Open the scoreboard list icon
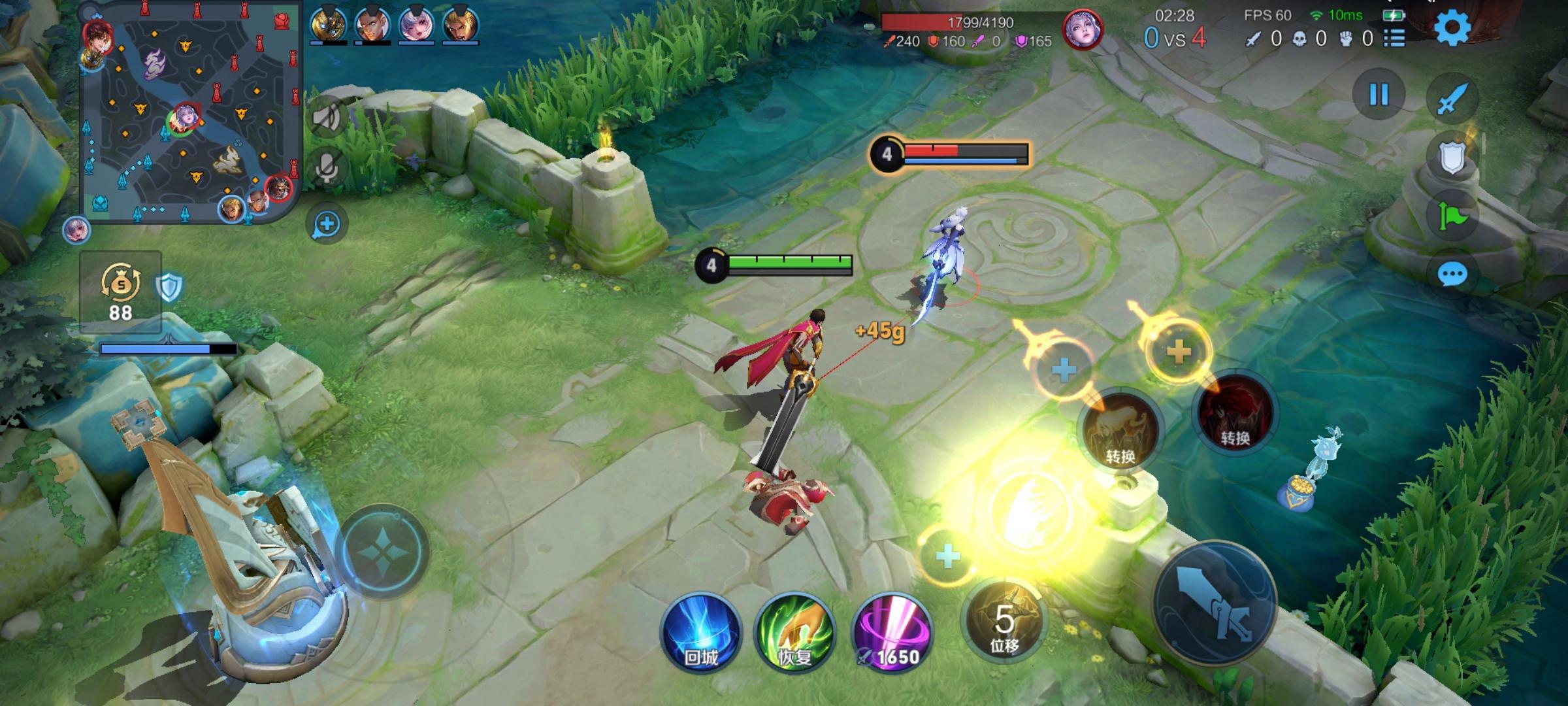The image size is (1568, 706). tap(1394, 39)
